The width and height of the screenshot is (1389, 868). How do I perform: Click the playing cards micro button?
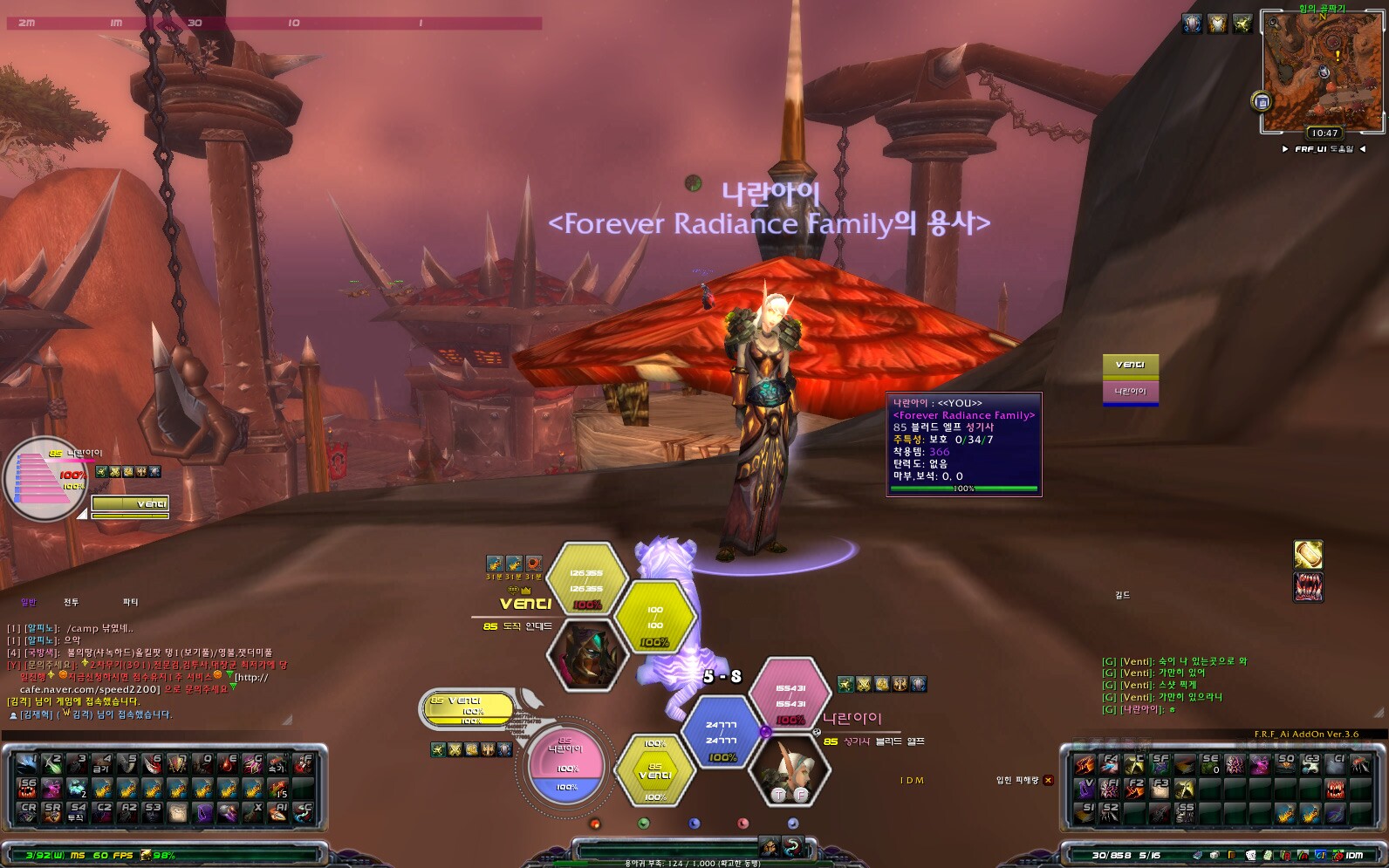tap(1252, 855)
